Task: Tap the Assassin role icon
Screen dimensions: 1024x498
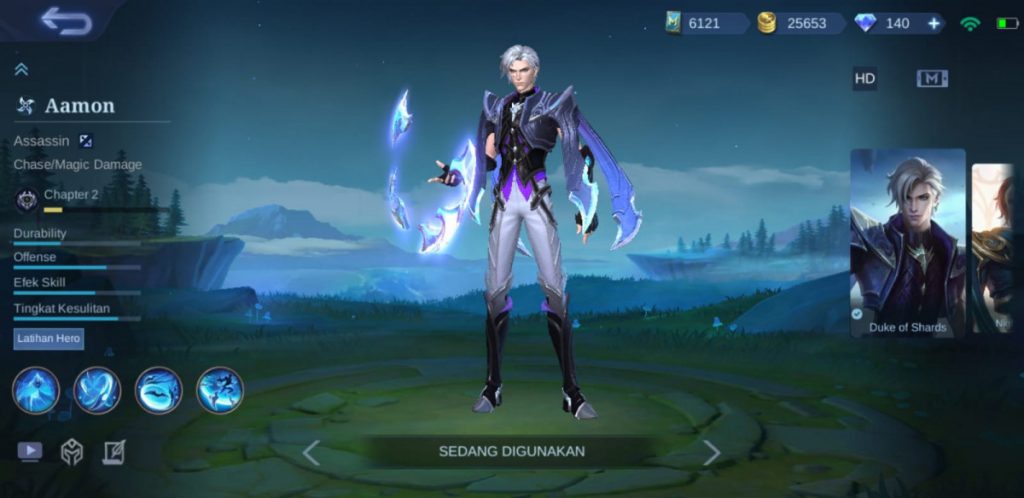Action: pyautogui.click(x=86, y=141)
